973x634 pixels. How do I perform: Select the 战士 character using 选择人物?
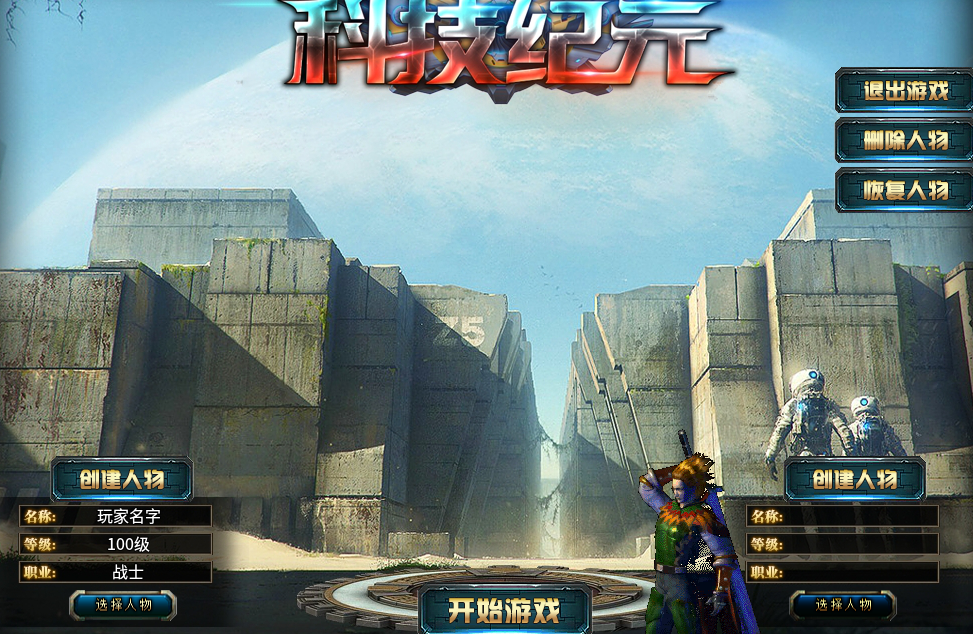click(123, 604)
